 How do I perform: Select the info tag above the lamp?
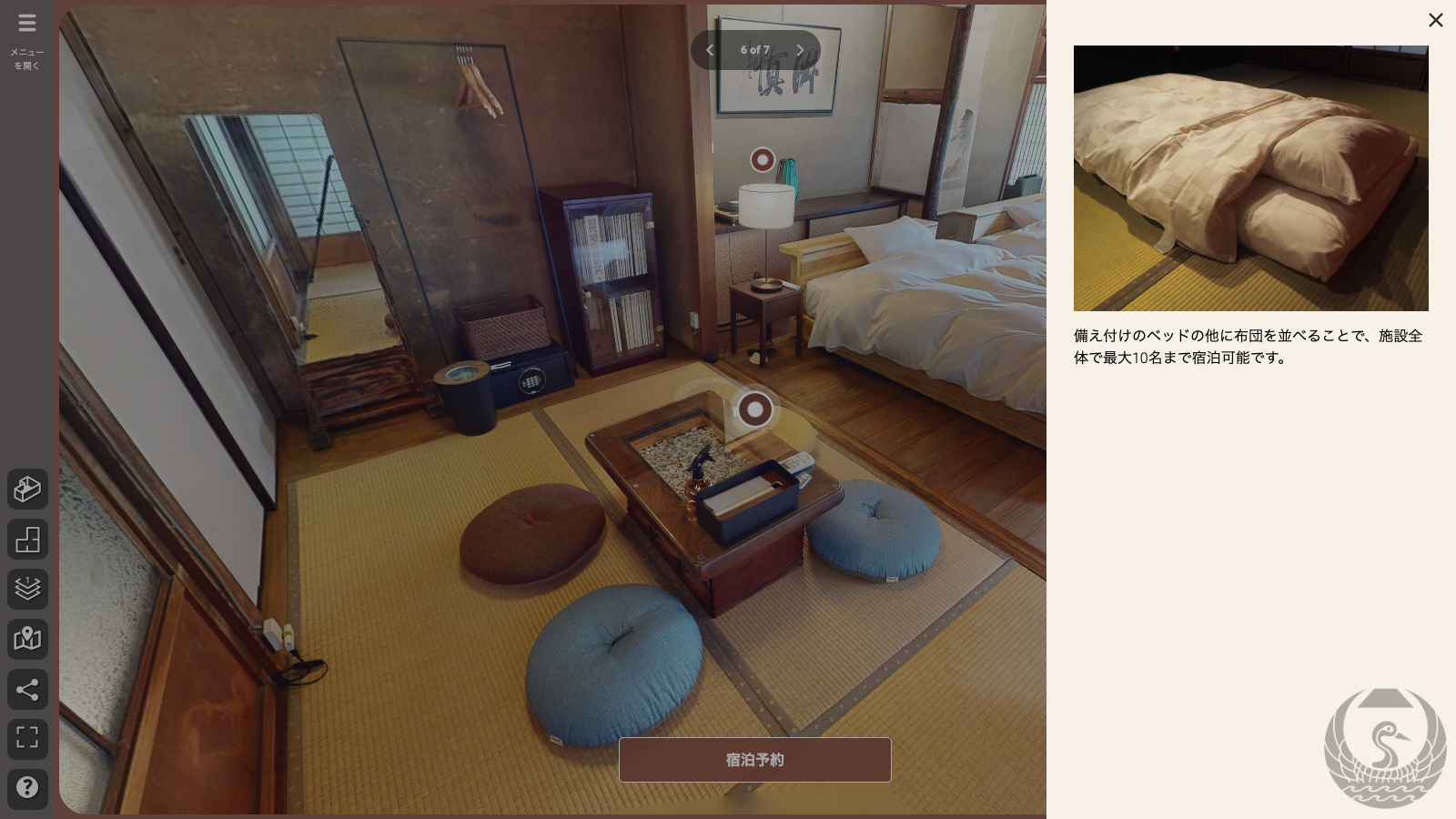click(x=763, y=160)
